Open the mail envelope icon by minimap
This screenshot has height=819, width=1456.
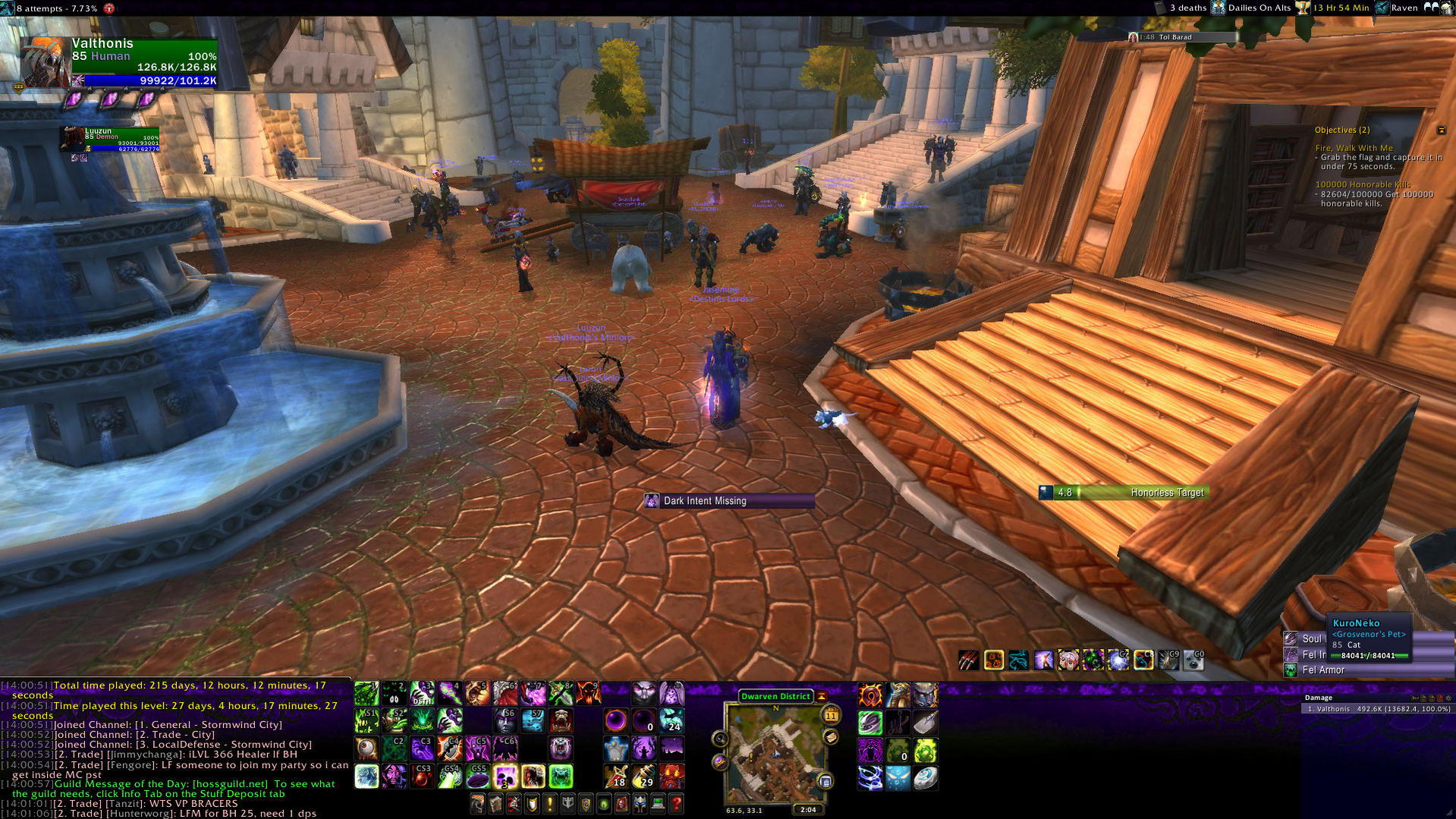(831, 737)
